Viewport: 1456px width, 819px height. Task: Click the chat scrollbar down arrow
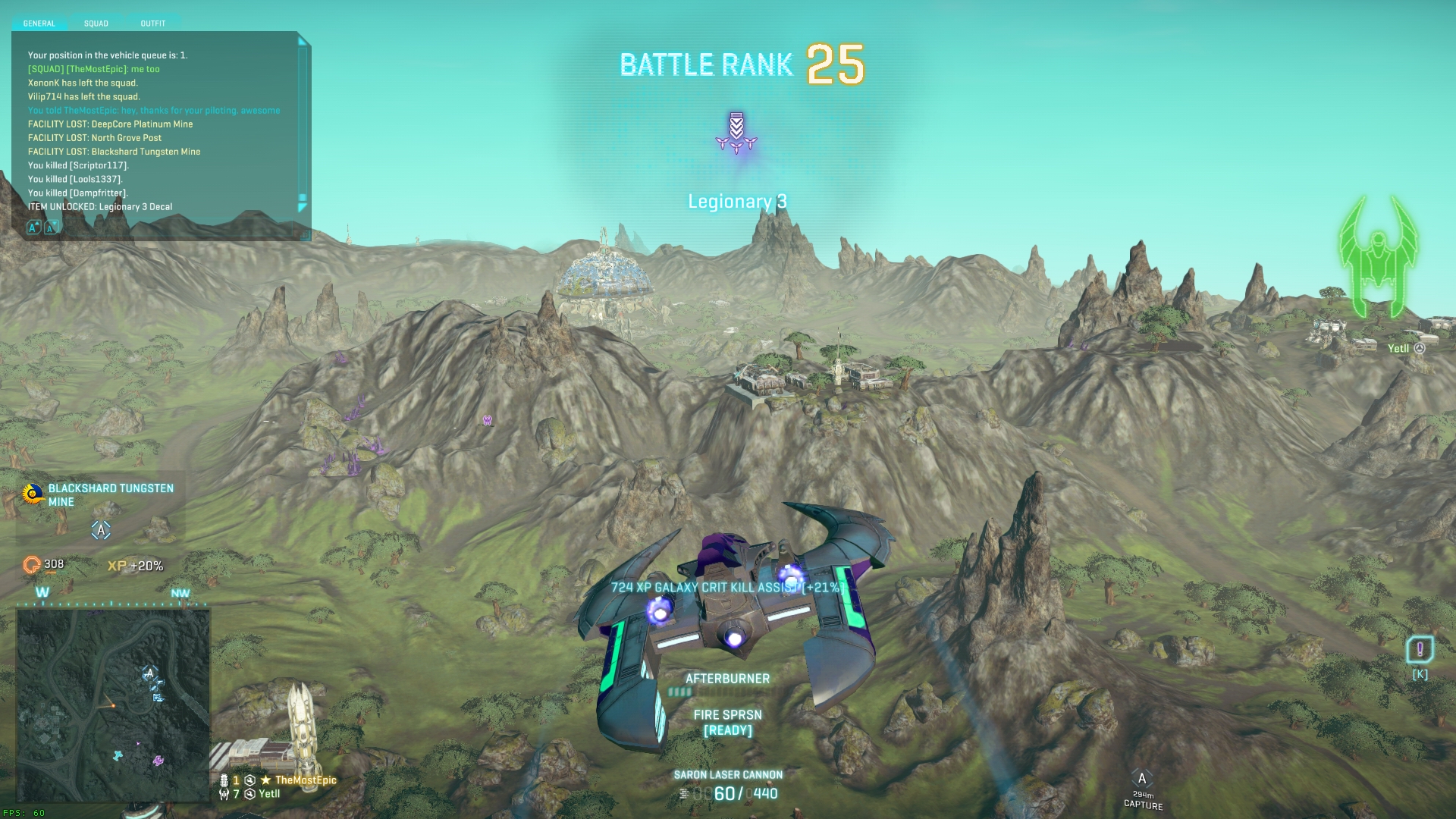point(303,206)
